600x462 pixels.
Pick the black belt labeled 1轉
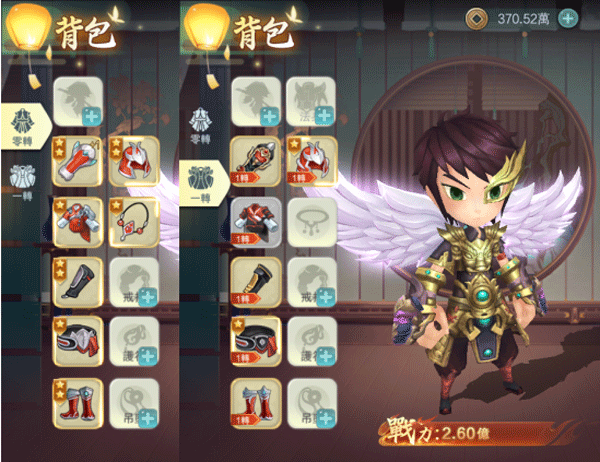[x=255, y=341]
